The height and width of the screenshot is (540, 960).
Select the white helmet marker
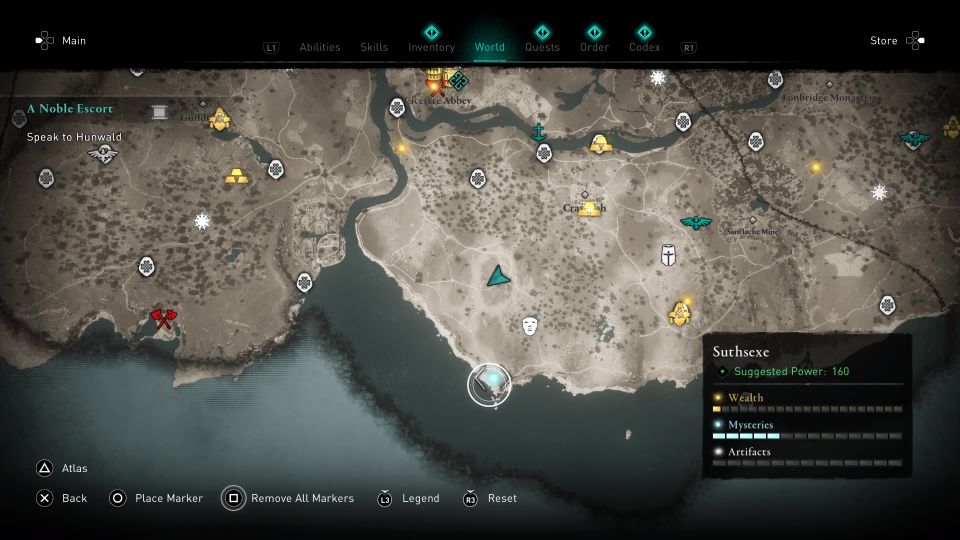[x=668, y=254]
